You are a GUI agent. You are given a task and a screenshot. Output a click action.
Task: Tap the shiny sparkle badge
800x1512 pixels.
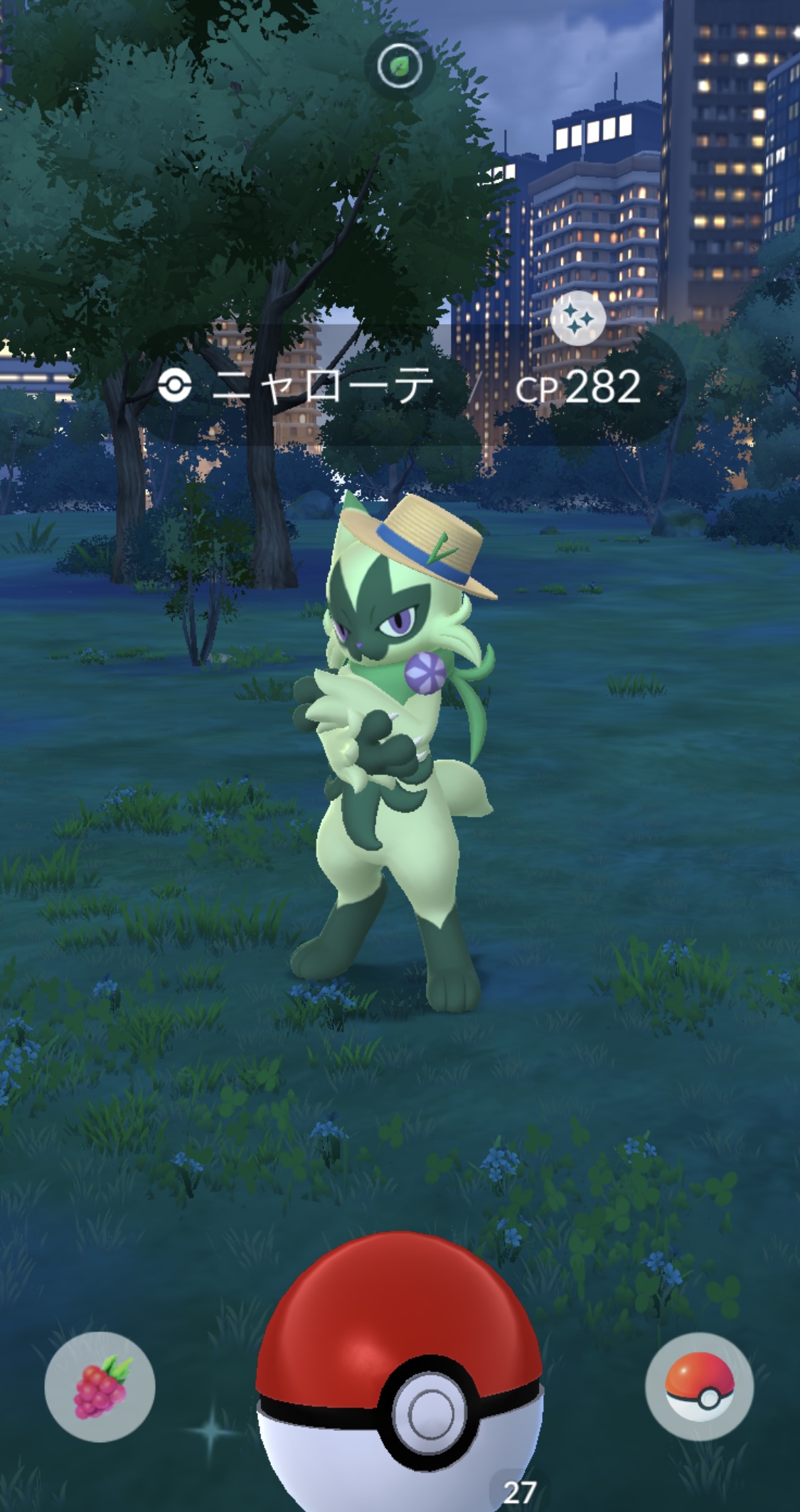578,318
